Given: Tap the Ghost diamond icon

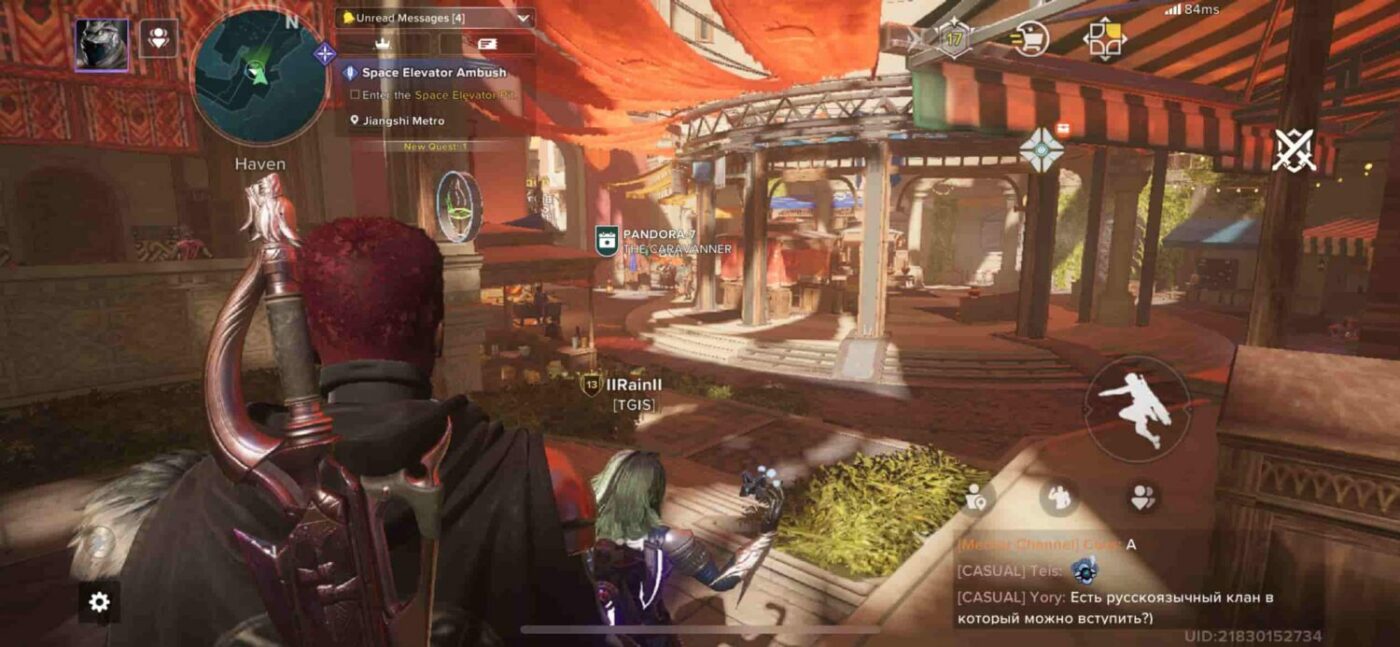Looking at the screenshot, I should coord(1041,148).
